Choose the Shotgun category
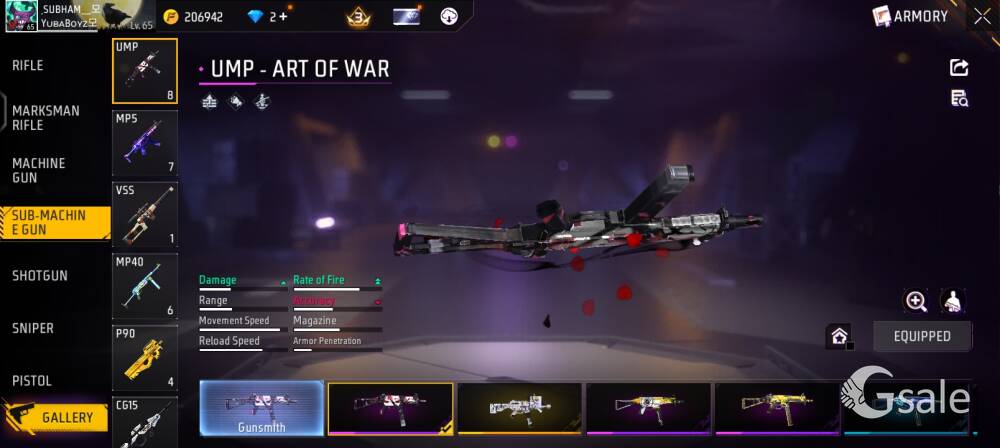The width and height of the screenshot is (1000, 448). pos(40,276)
